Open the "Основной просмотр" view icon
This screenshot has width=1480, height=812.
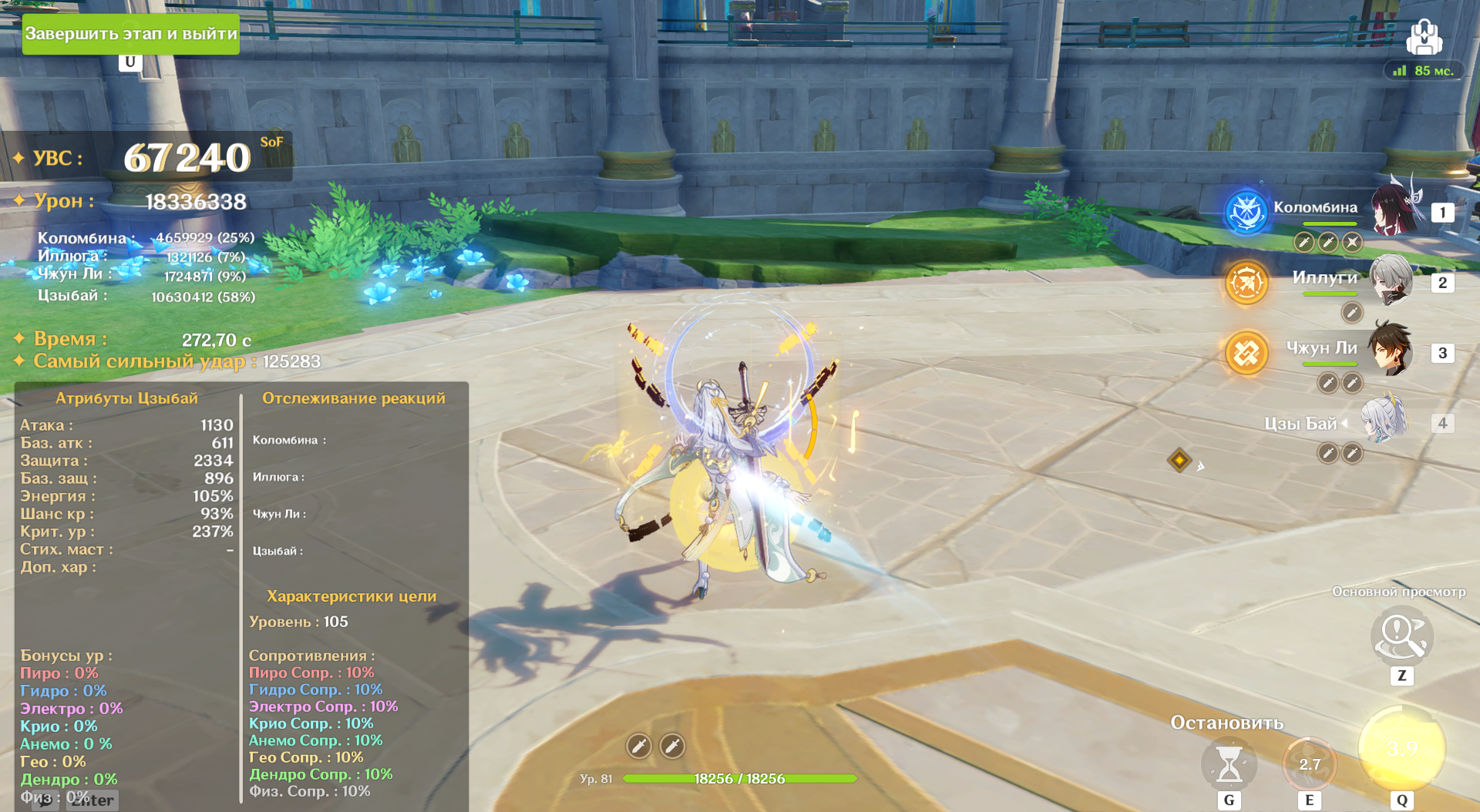(1401, 637)
